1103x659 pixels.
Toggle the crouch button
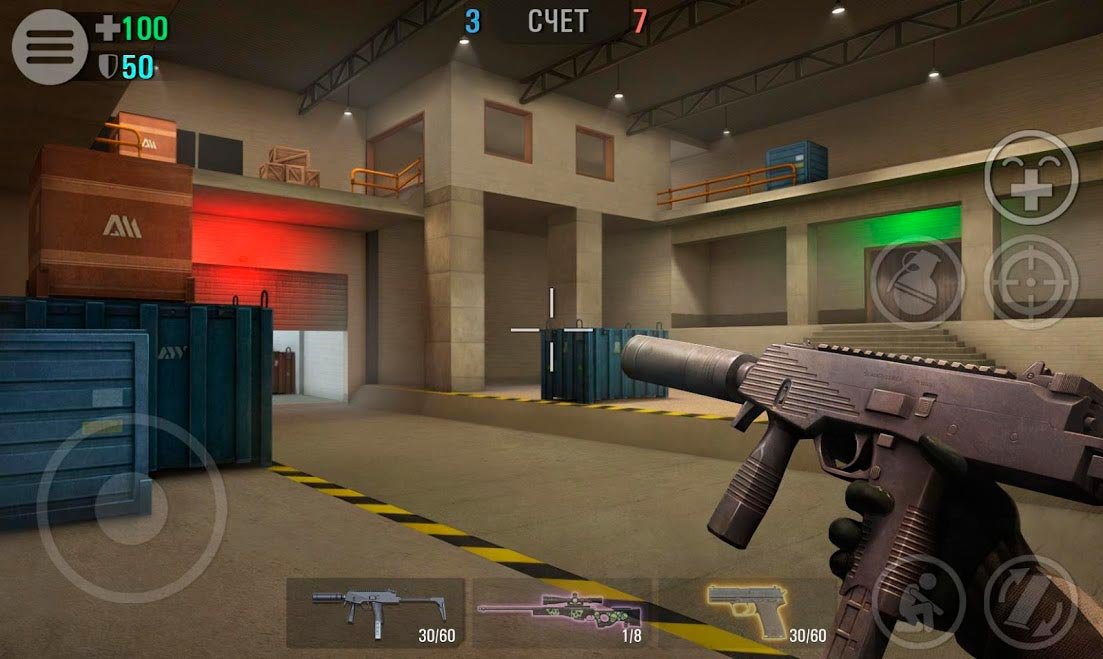click(x=916, y=600)
